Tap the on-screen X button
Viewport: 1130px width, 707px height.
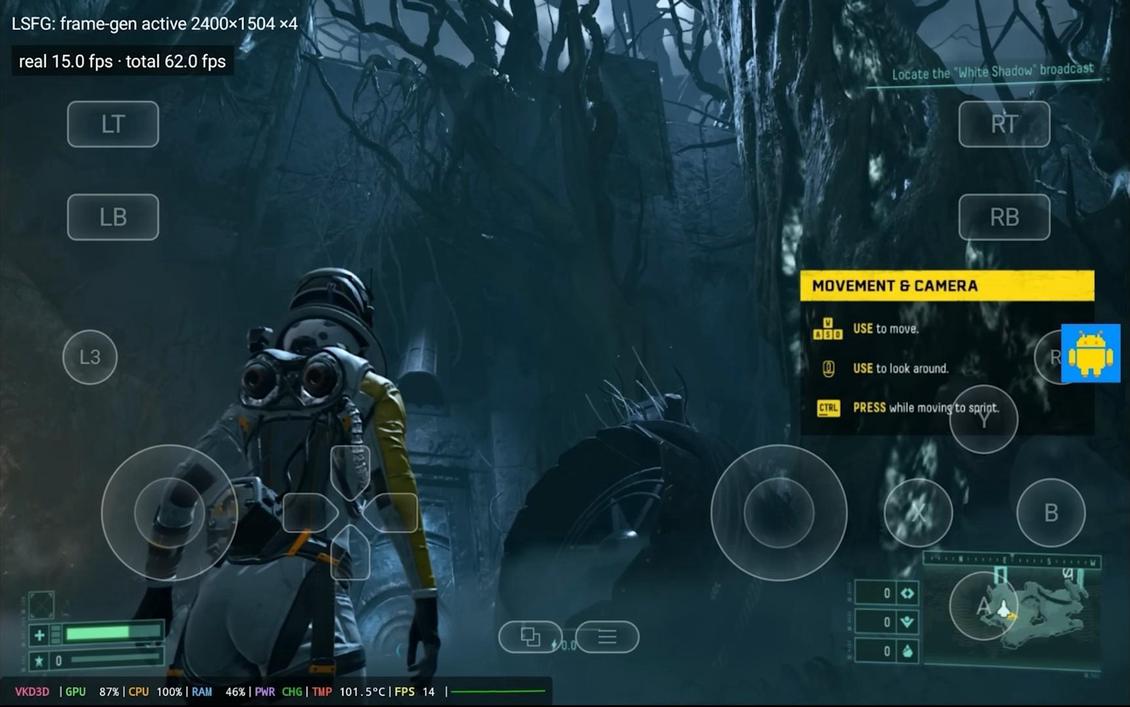(918, 512)
